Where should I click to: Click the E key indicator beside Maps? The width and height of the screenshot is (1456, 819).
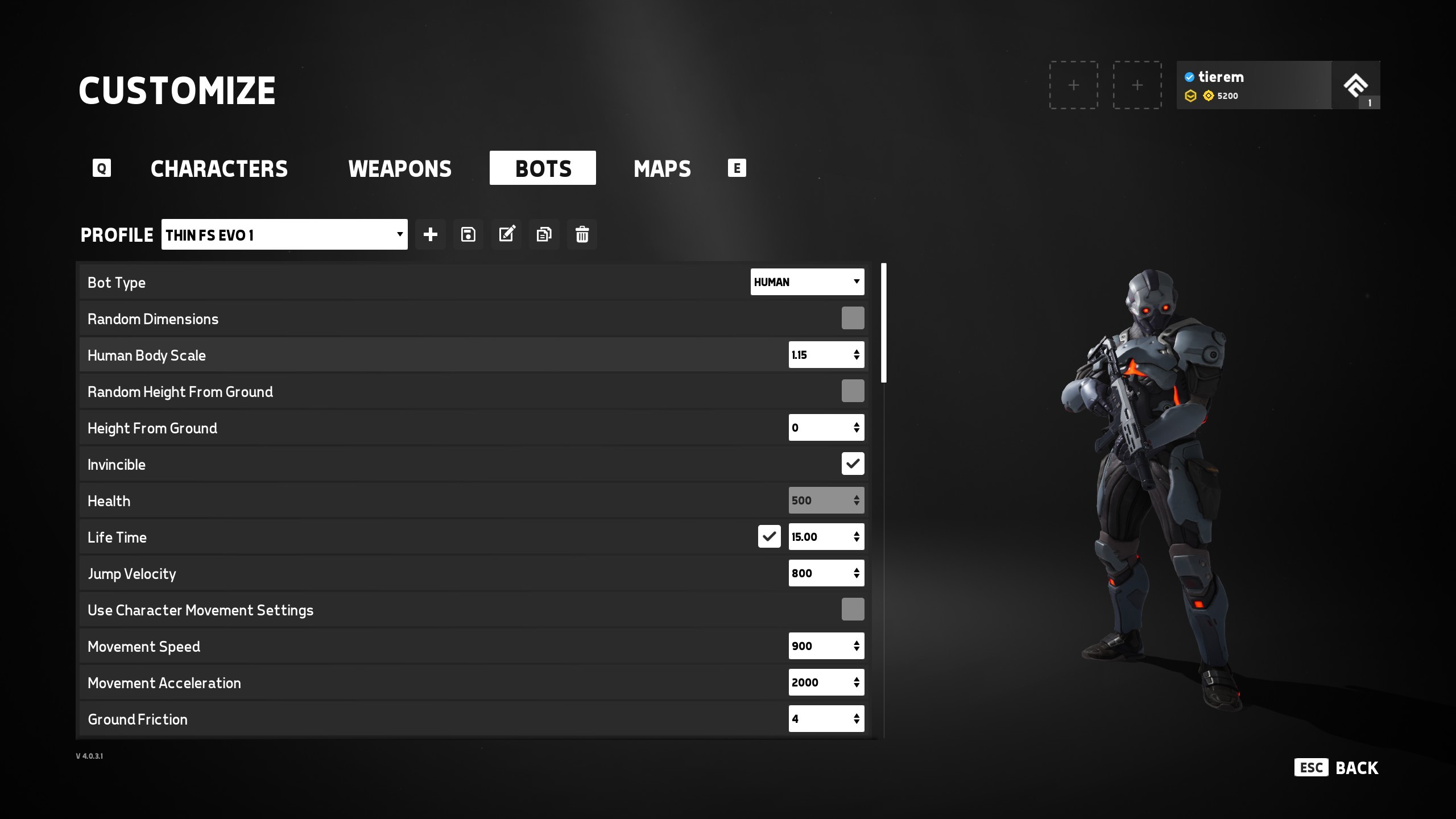(737, 168)
